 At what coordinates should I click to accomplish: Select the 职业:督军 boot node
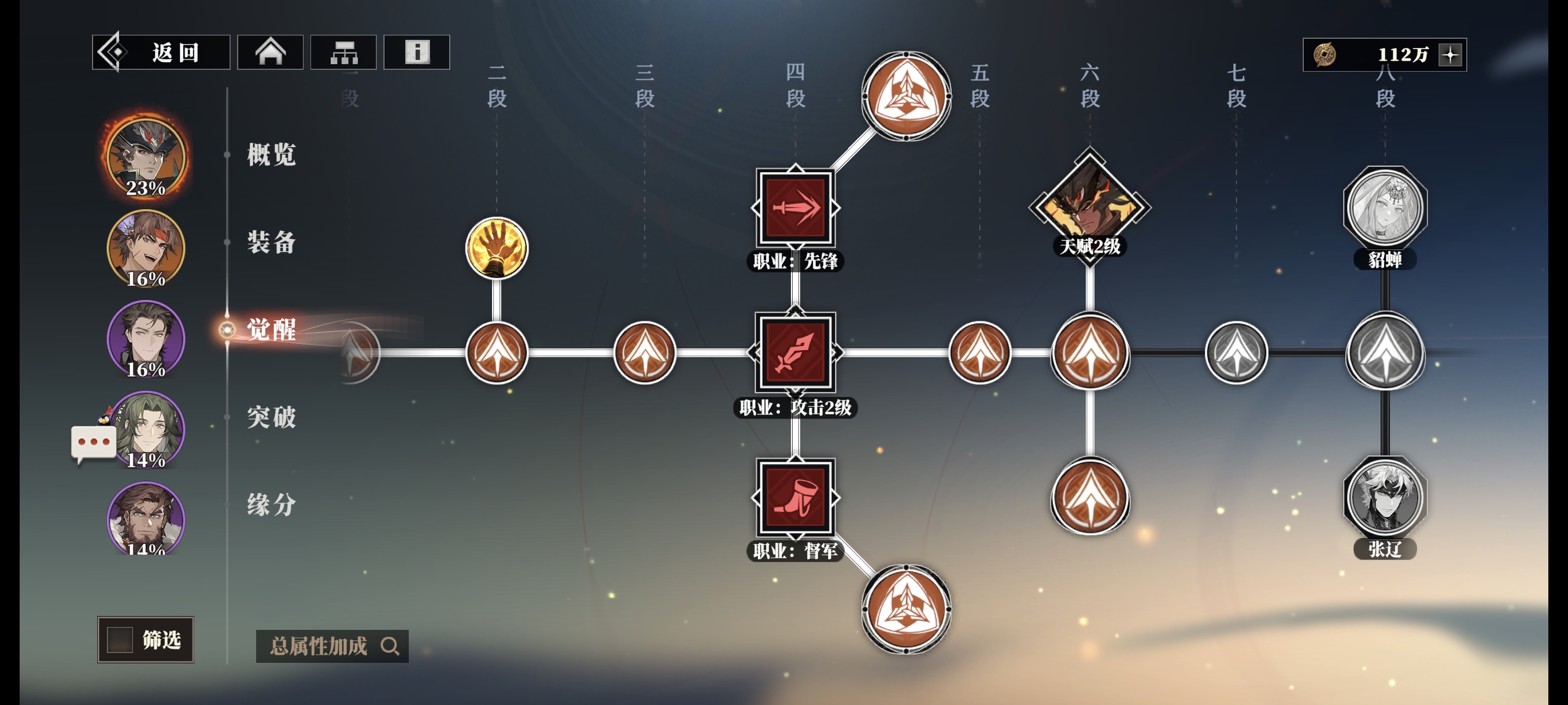(796, 498)
